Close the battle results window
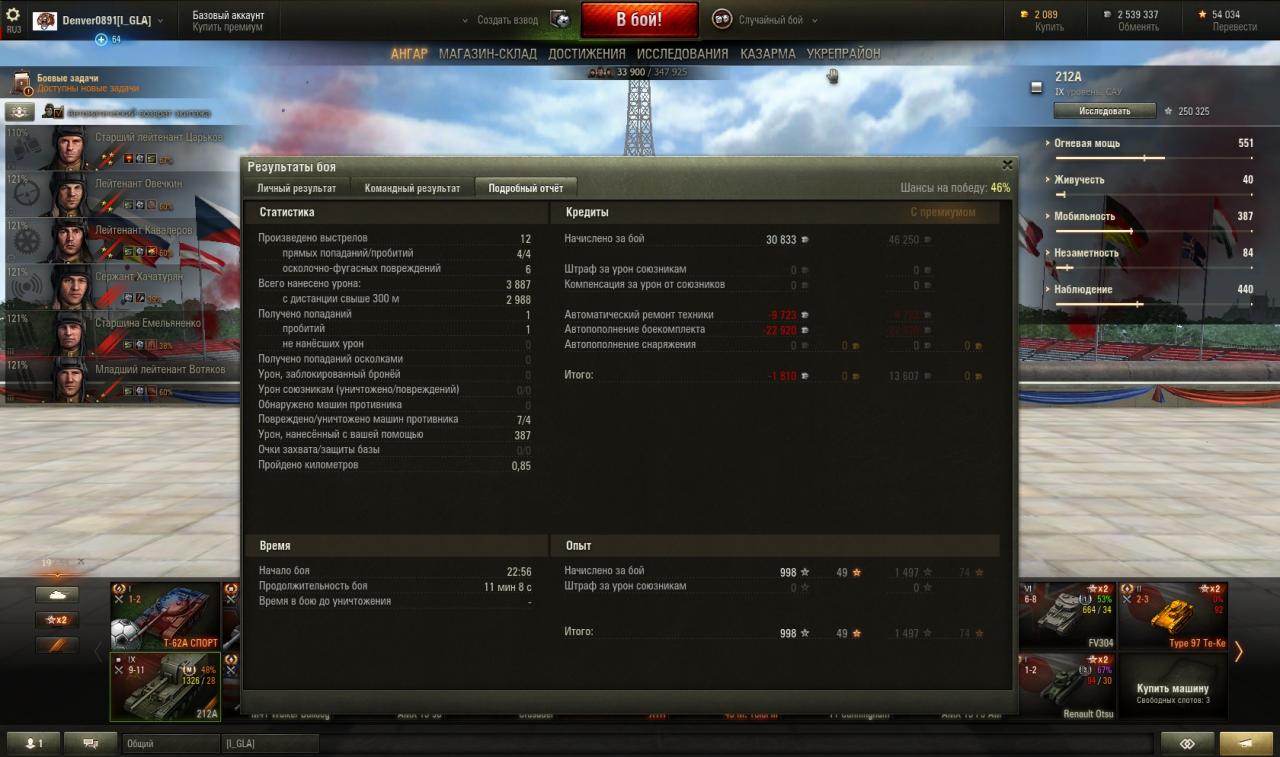 pos(1007,165)
